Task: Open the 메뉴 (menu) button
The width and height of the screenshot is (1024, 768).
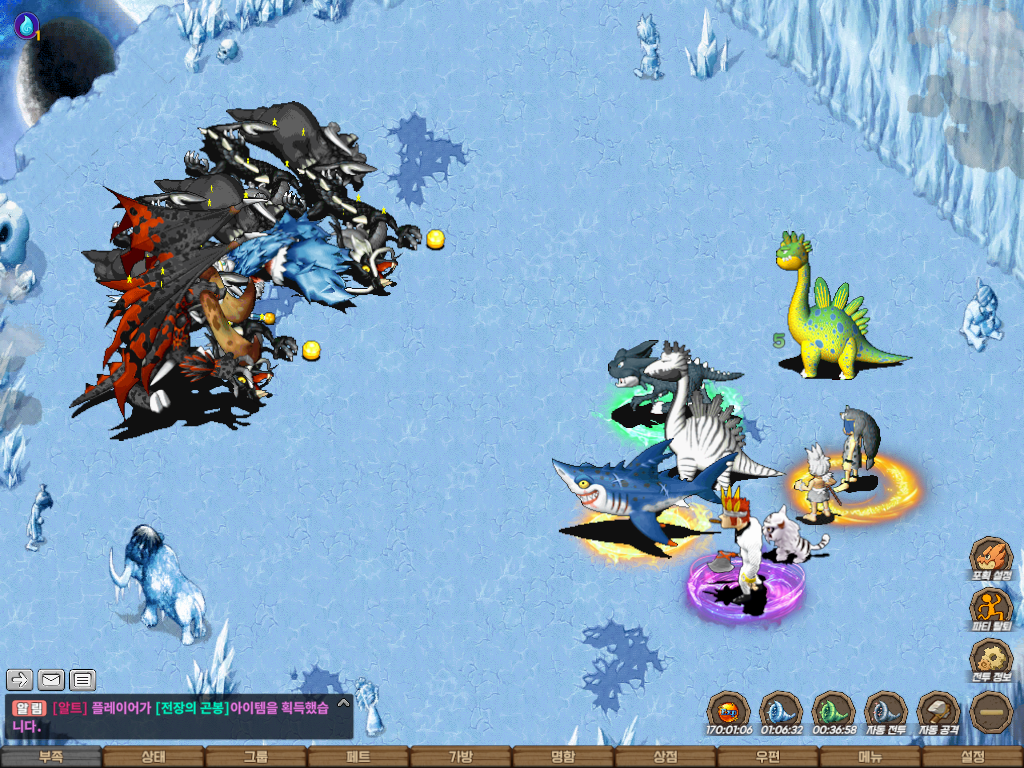Action: click(x=870, y=757)
